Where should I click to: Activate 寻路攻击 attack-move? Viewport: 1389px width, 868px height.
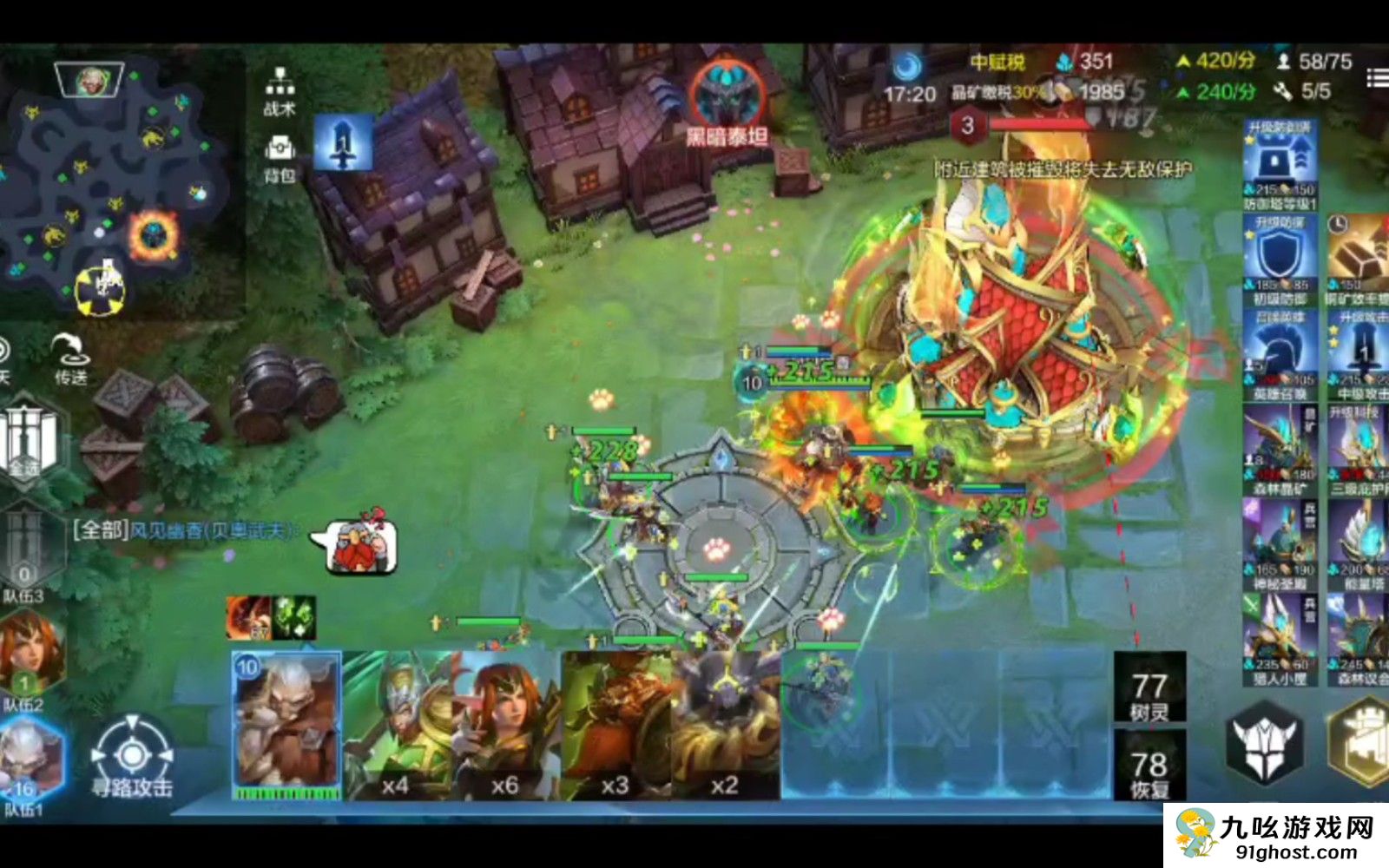[x=132, y=759]
